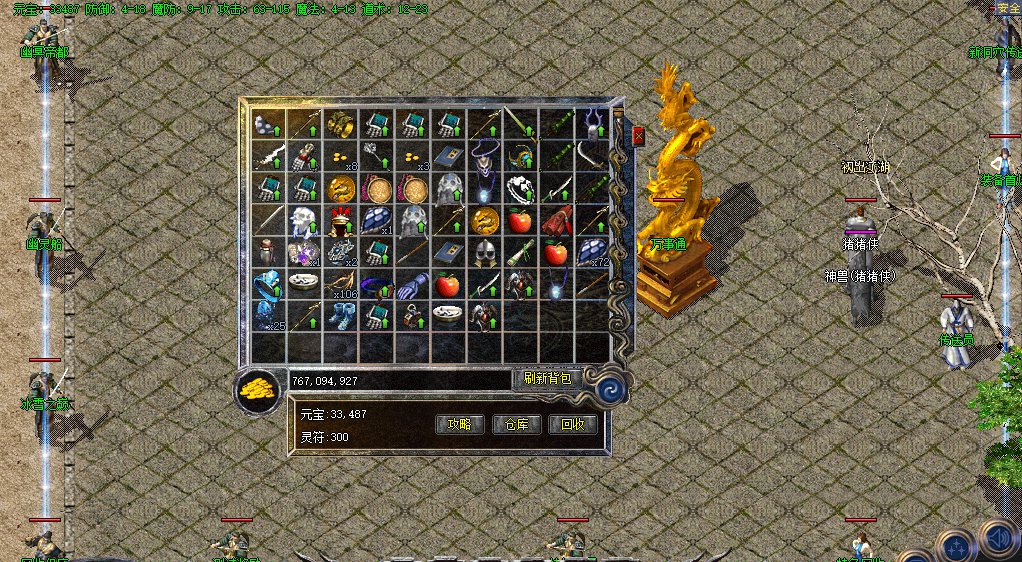The height and width of the screenshot is (562, 1022).
Task: Select the gold ring item slot
Action: 340,124
